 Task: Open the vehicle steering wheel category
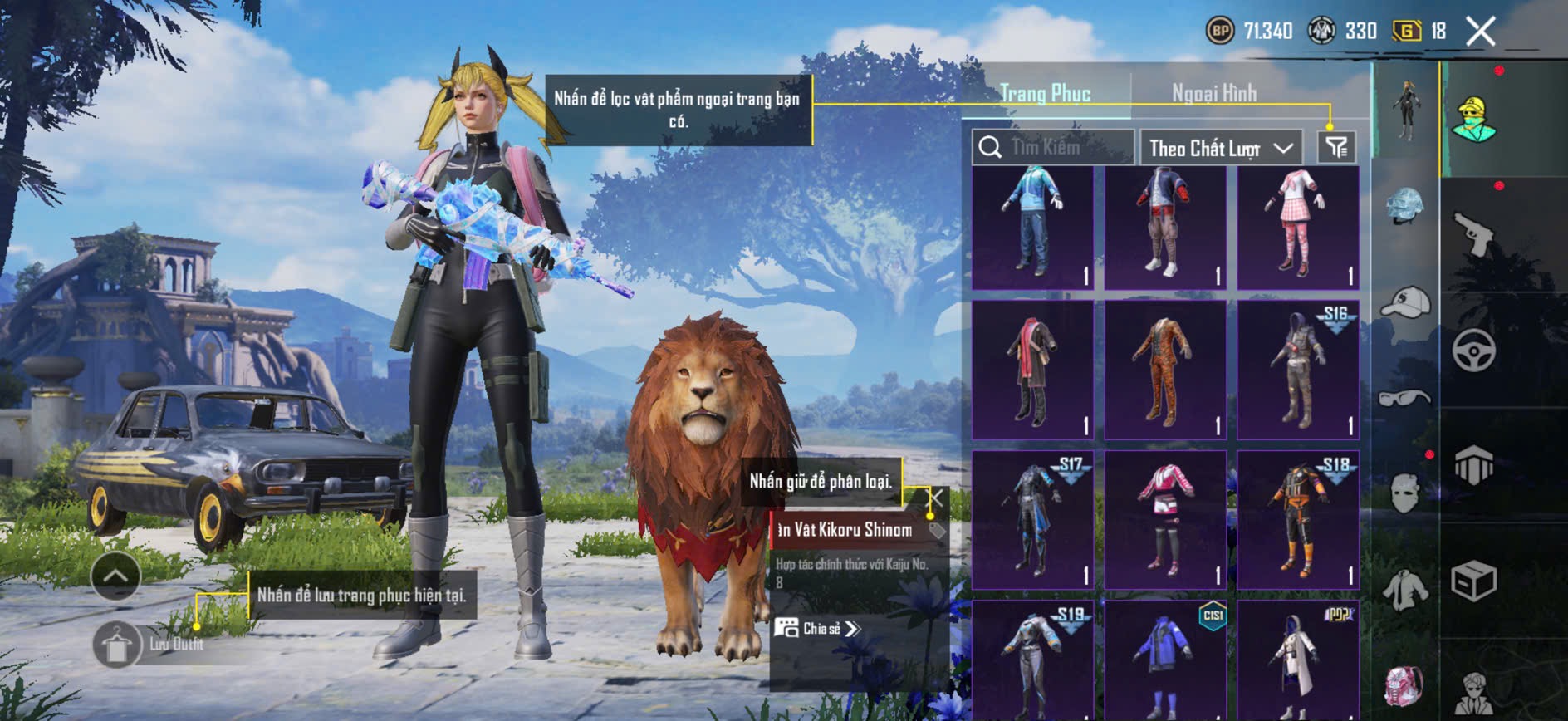click(x=1474, y=350)
